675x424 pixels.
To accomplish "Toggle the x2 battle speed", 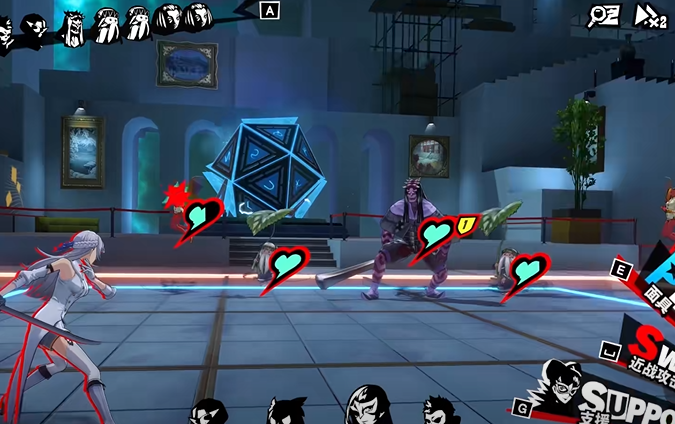I will (650, 15).
